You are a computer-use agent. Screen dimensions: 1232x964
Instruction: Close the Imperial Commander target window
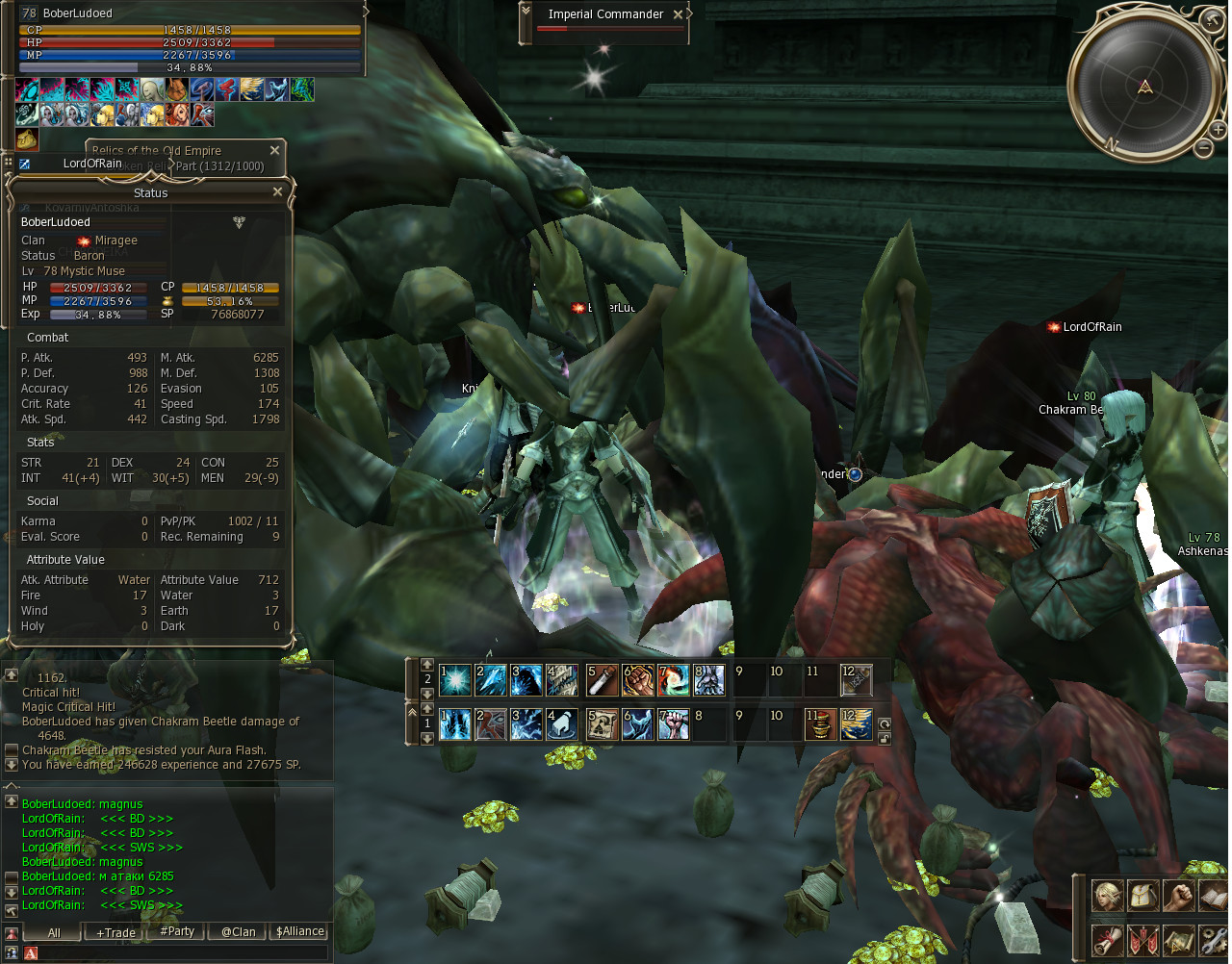coord(679,14)
